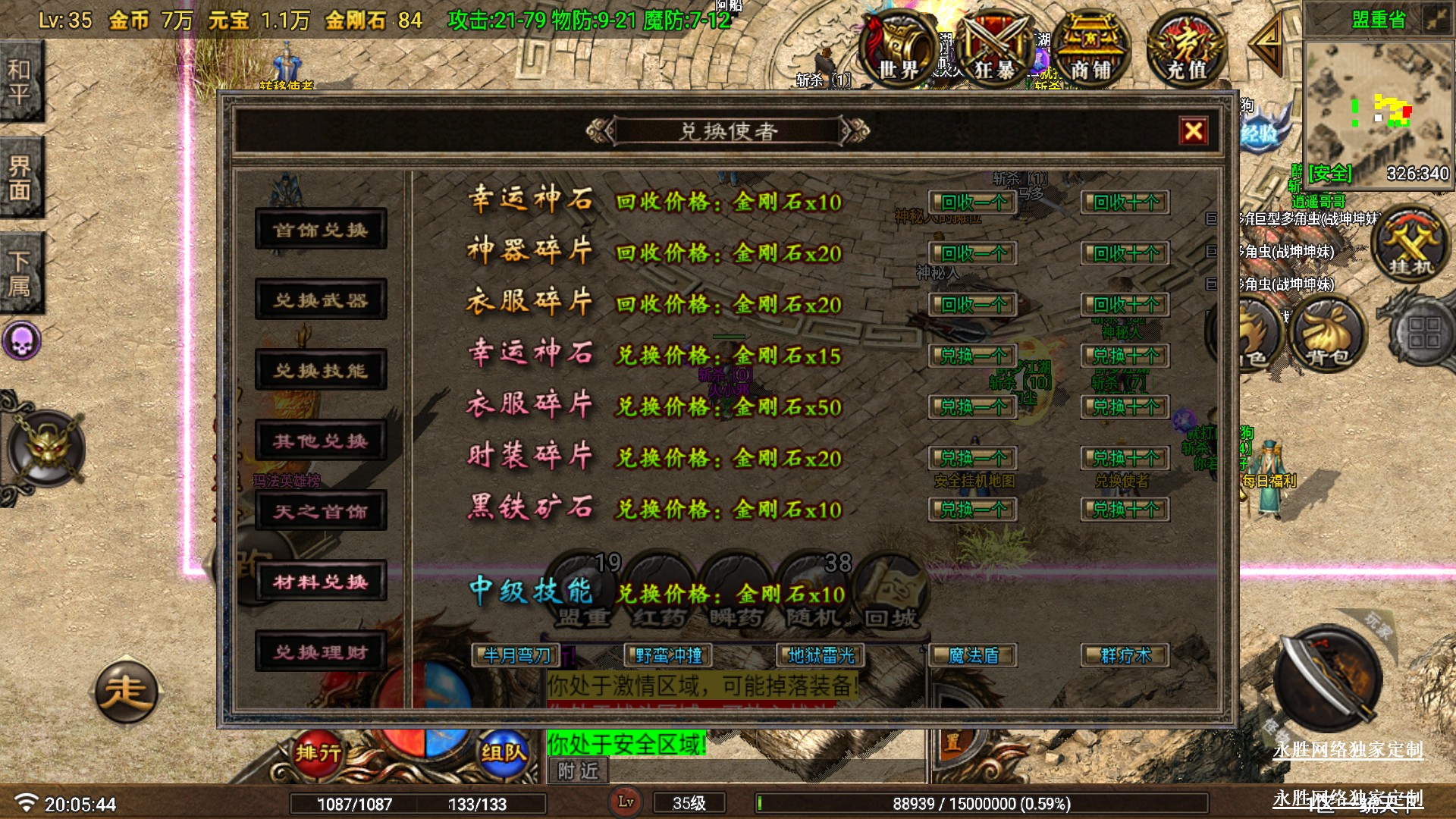
Task: Choose the 群疗术 skill button
Action: click(x=1125, y=655)
